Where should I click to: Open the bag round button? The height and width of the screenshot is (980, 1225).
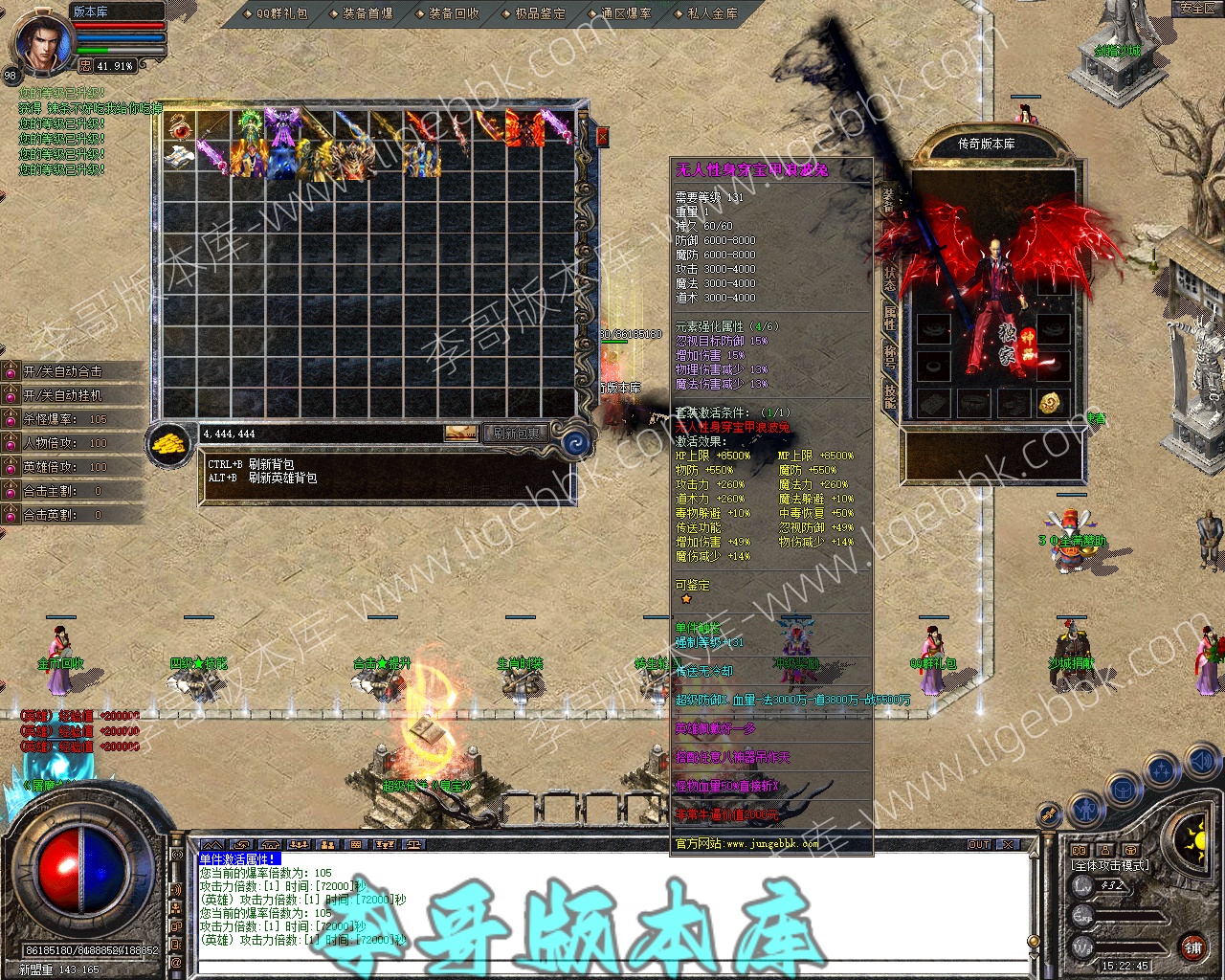pyautogui.click(x=1124, y=791)
